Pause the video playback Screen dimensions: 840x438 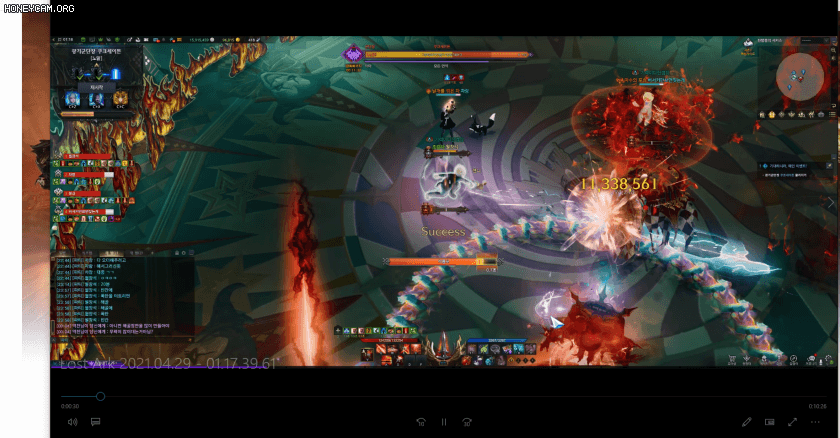(443, 422)
